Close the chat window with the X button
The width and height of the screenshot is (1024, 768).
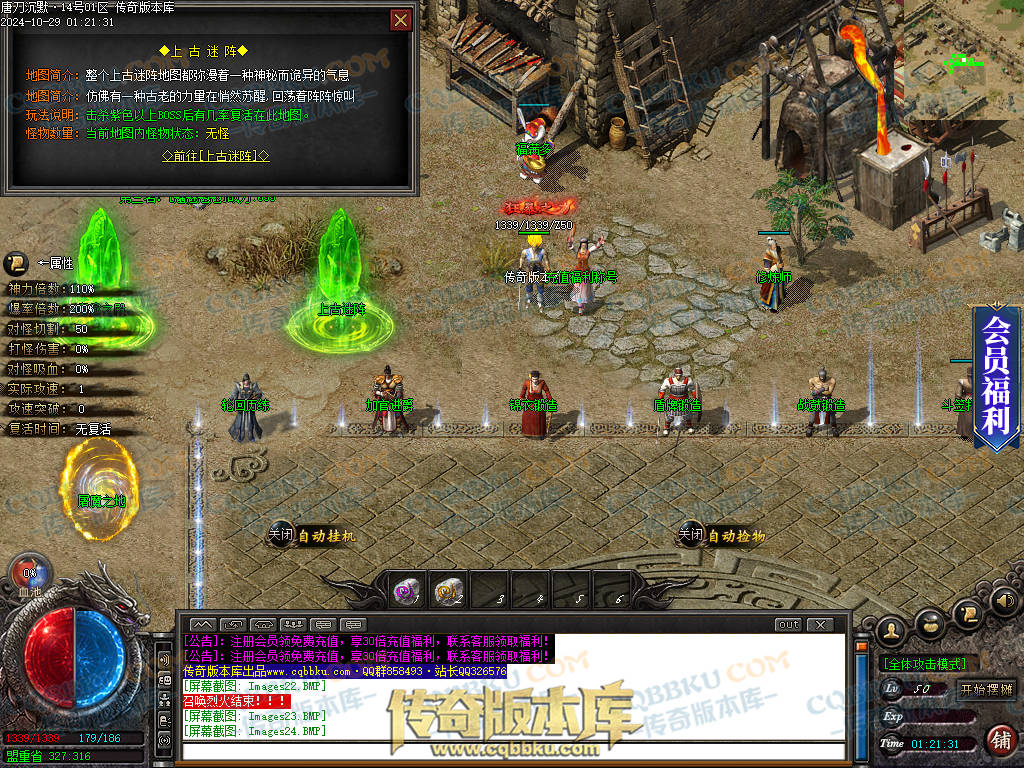(x=819, y=625)
